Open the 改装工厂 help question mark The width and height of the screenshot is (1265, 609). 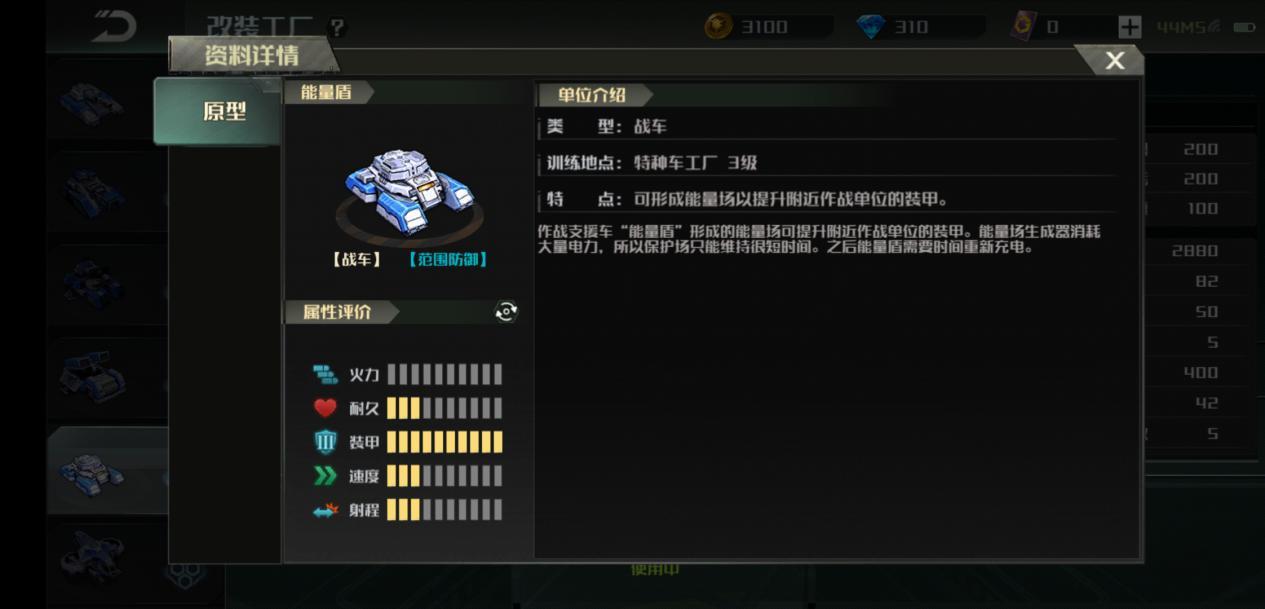coord(337,28)
